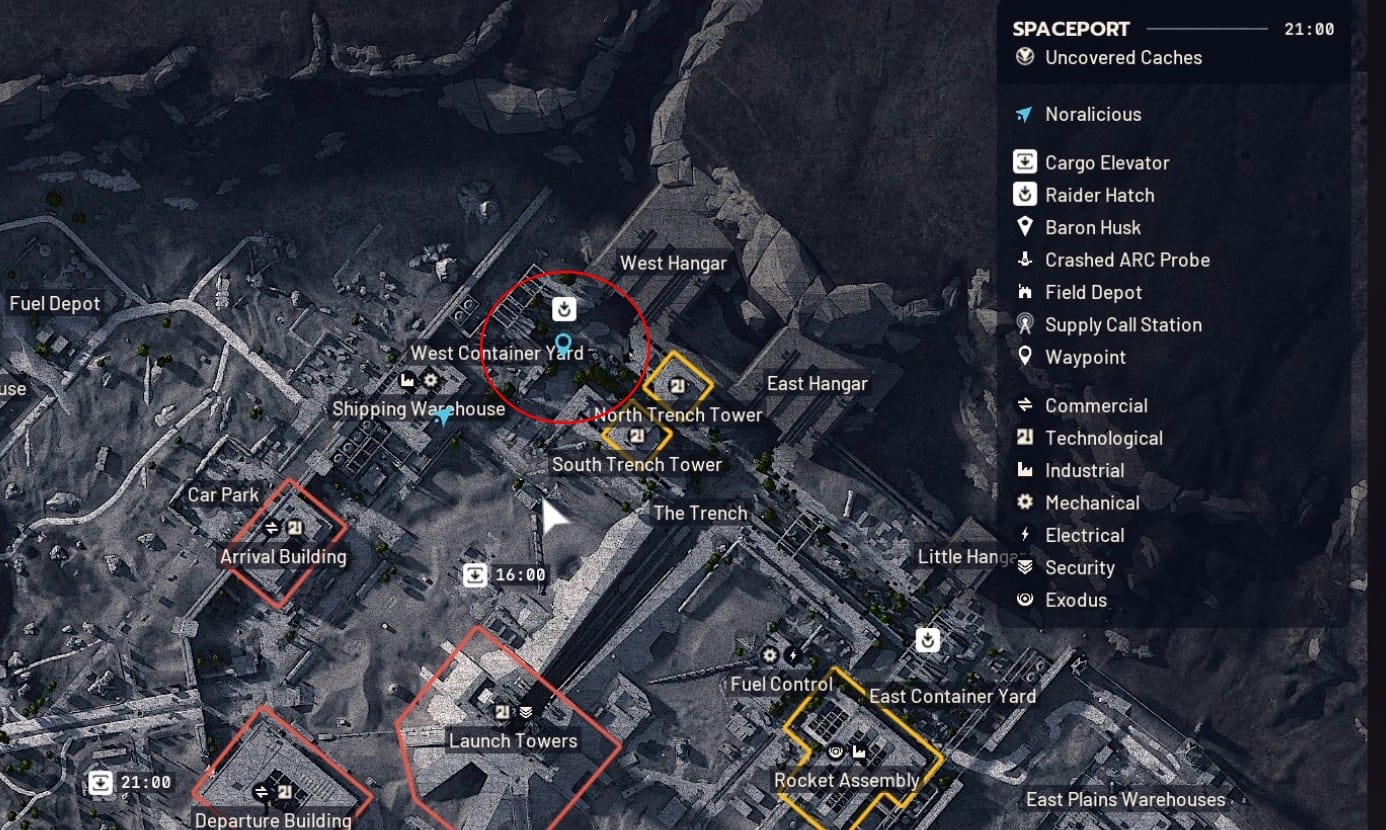The width and height of the screenshot is (1386, 830).
Task: Toggle Raider Hatch in the map legend
Action: click(x=1099, y=195)
